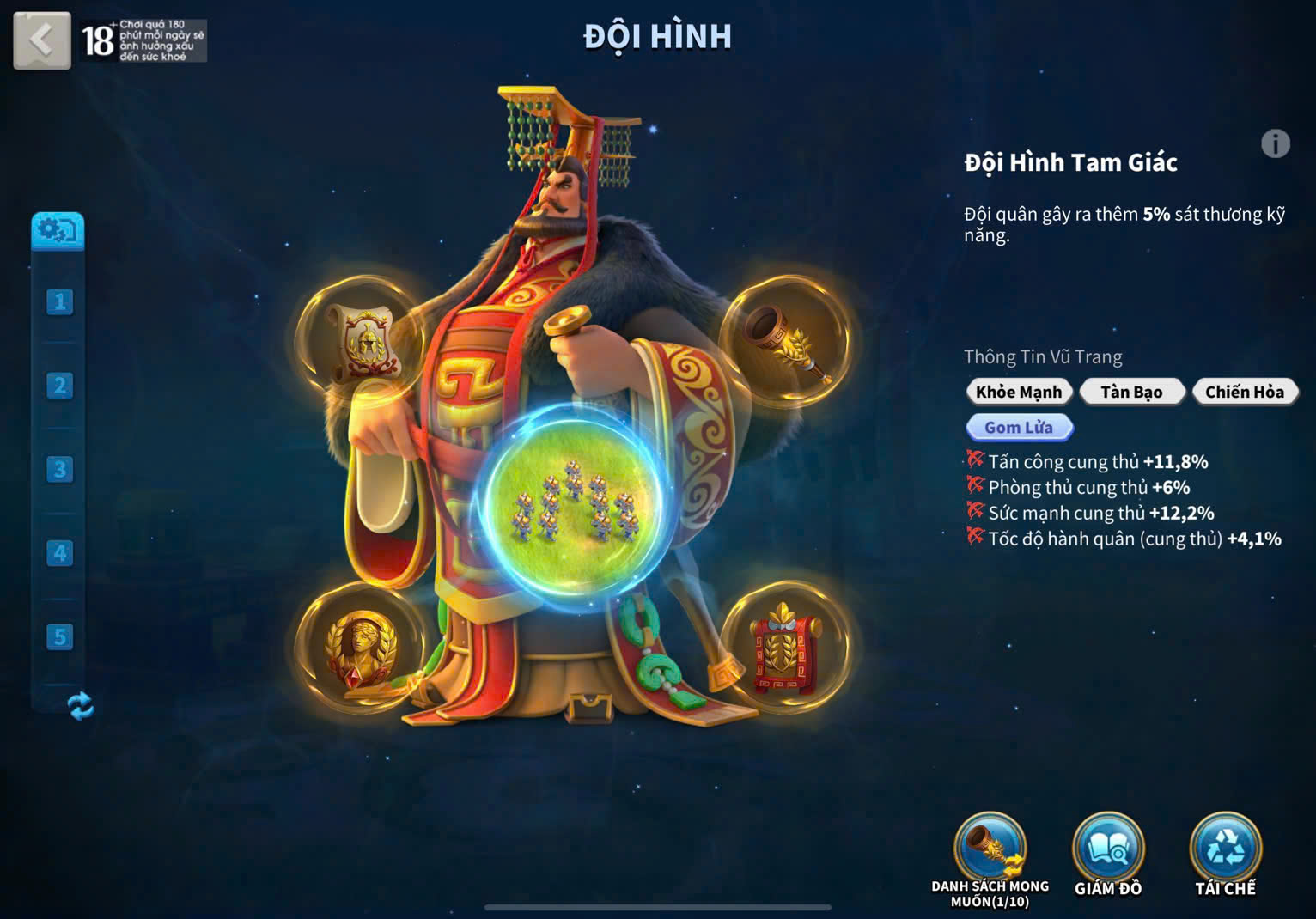Switch to formation preset 2

[x=59, y=386]
